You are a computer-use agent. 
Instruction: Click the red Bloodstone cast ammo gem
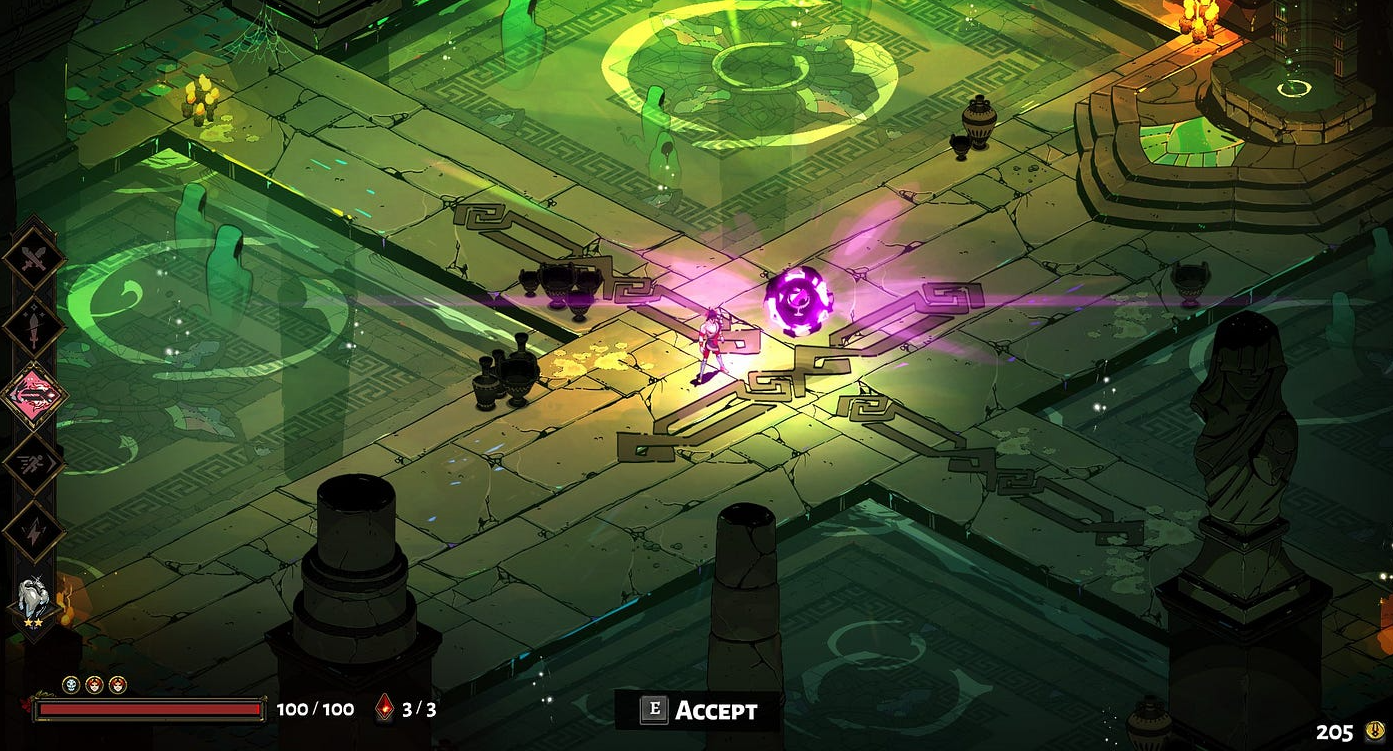pyautogui.click(x=385, y=709)
